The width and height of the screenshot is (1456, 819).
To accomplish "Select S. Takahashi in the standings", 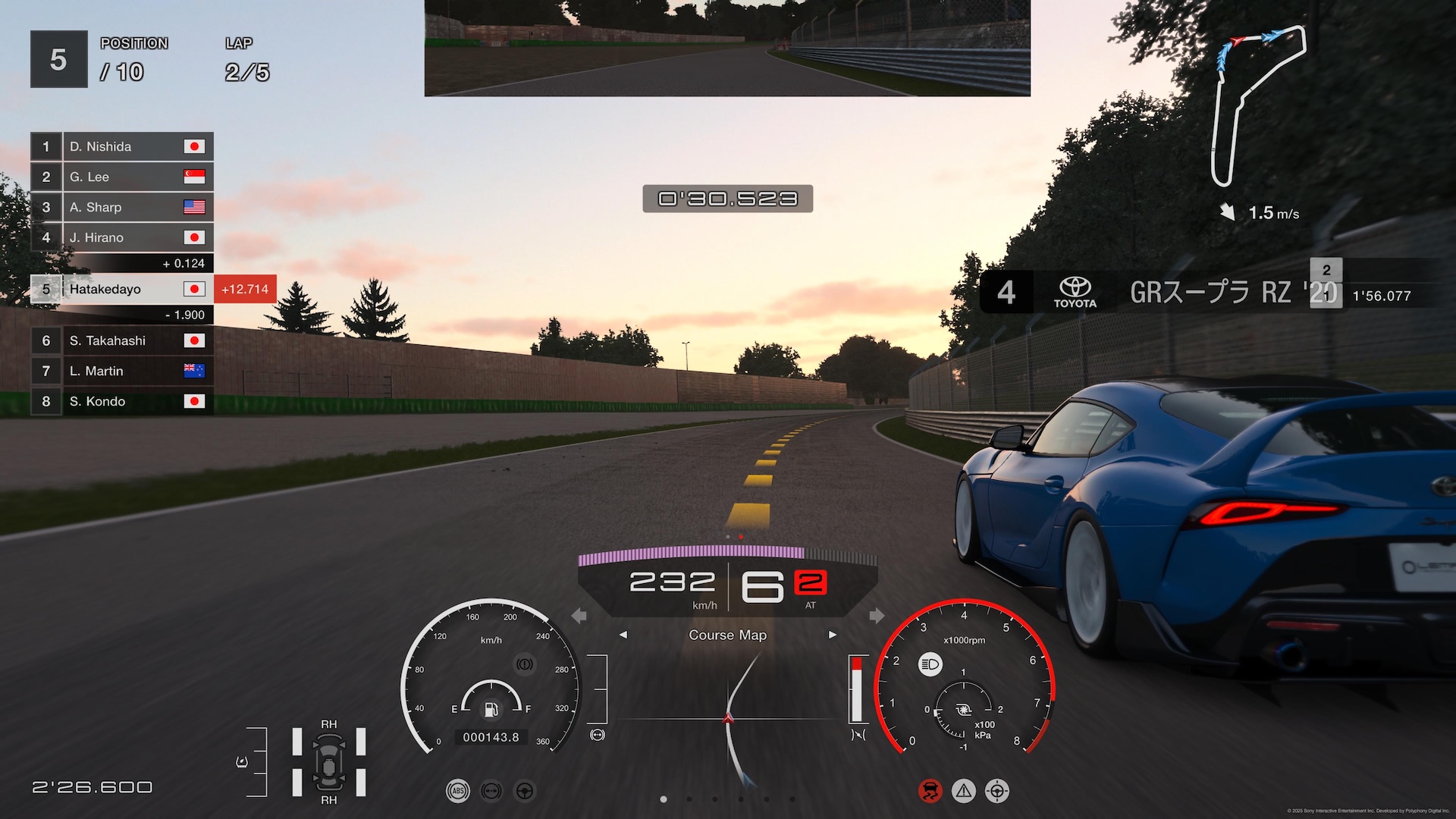I will tap(121, 340).
